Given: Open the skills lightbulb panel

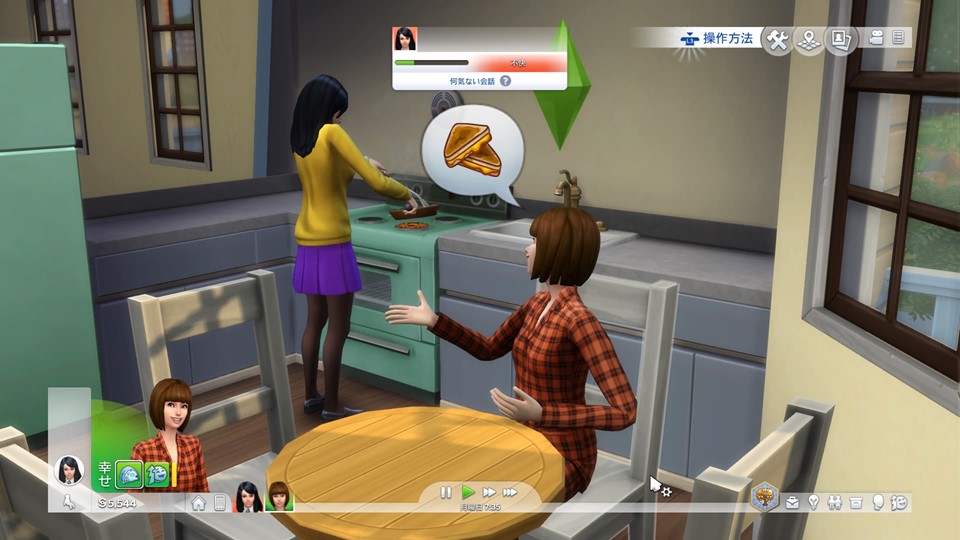Looking at the screenshot, I should point(814,502).
